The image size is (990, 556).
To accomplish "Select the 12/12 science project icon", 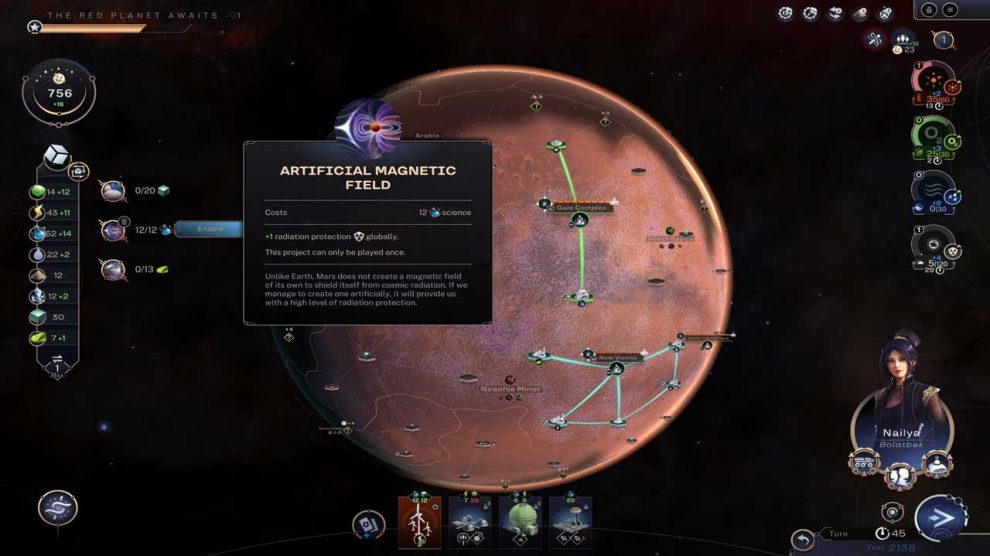I will (x=113, y=230).
